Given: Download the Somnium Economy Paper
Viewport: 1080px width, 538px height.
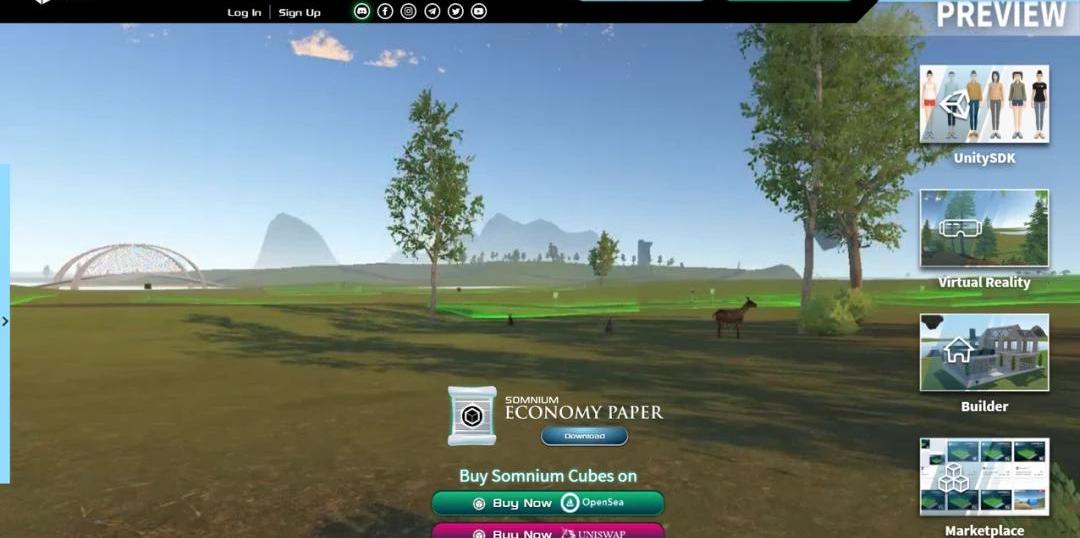Looking at the screenshot, I should pos(584,436).
